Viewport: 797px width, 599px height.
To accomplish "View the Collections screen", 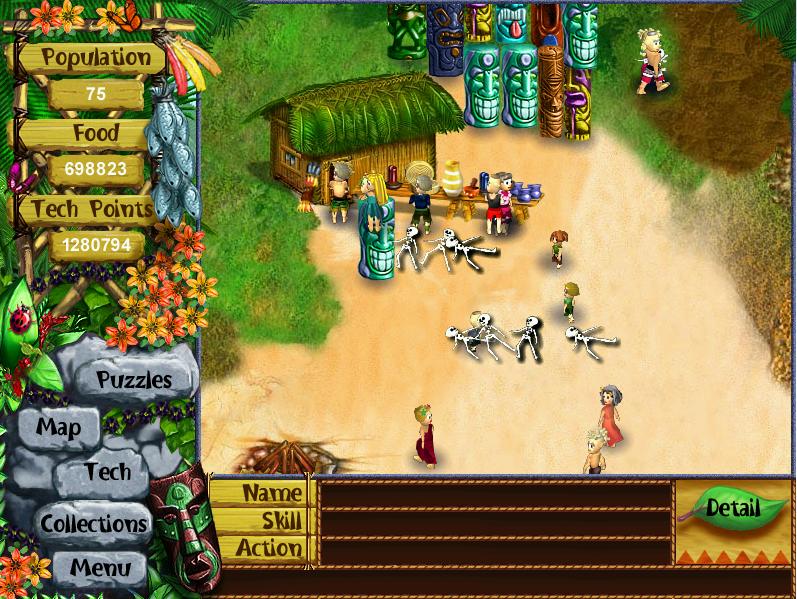I will click(94, 523).
